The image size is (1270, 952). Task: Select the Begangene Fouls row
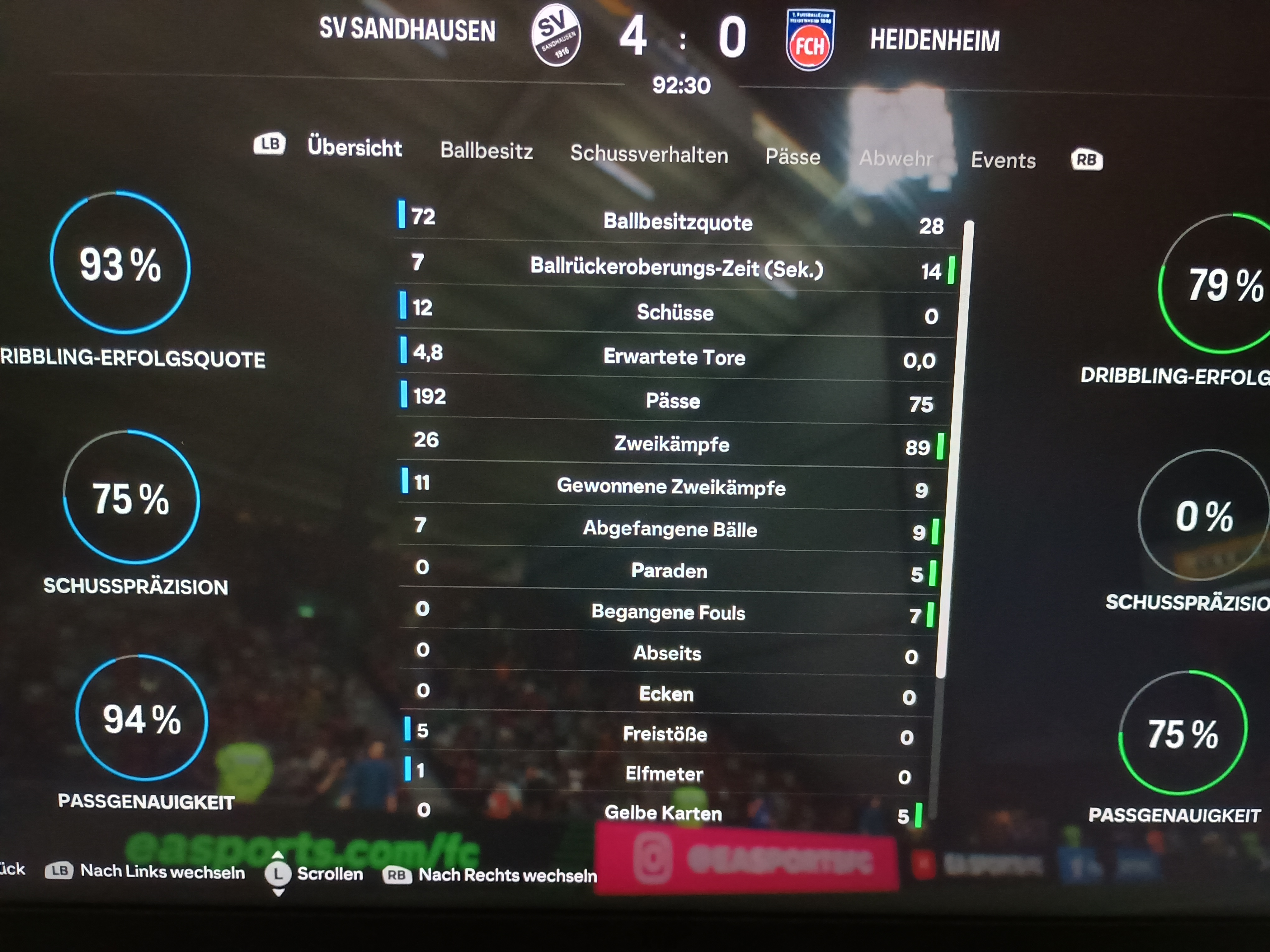point(668,612)
